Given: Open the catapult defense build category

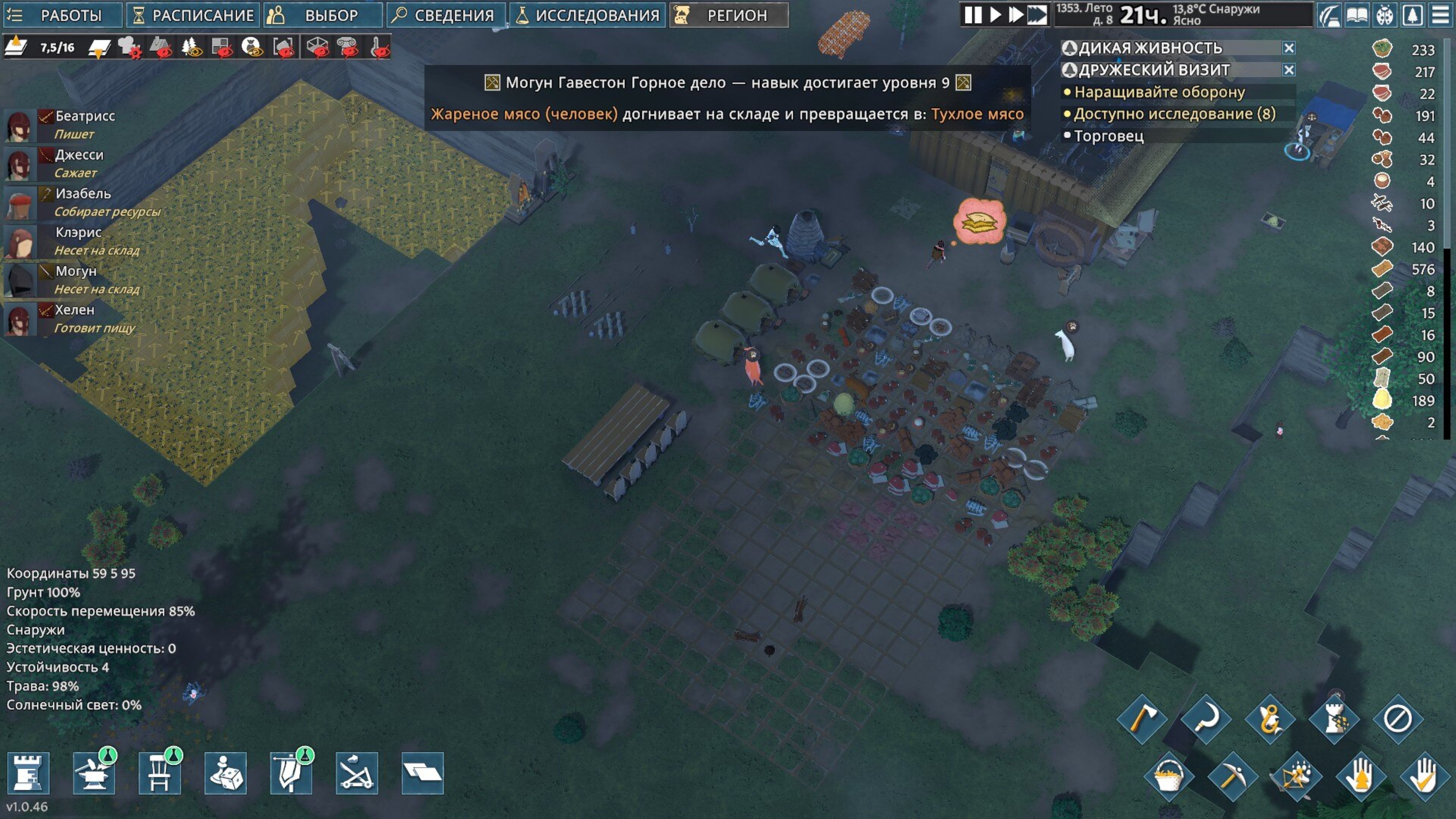Looking at the screenshot, I should click(357, 773).
